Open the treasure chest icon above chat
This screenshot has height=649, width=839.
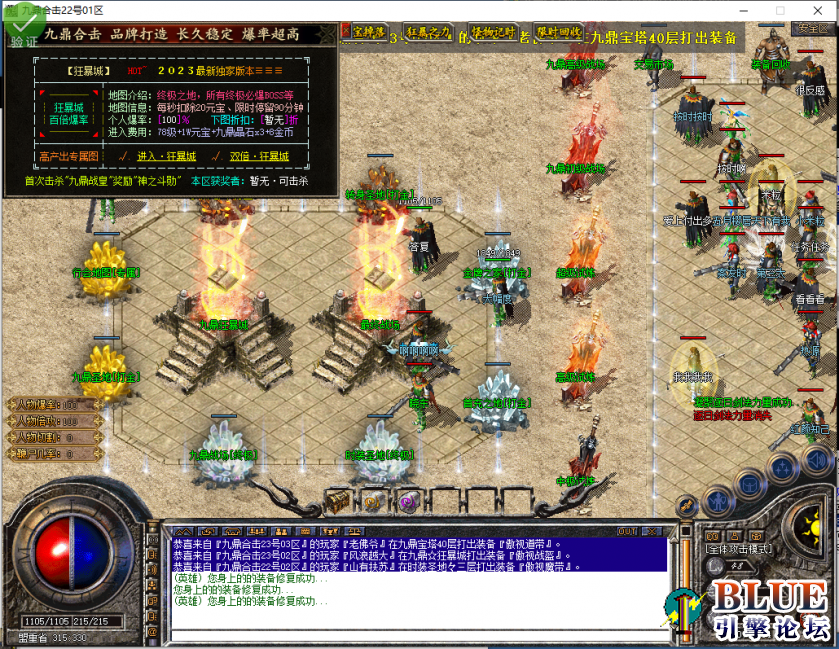pyautogui.click(x=339, y=500)
